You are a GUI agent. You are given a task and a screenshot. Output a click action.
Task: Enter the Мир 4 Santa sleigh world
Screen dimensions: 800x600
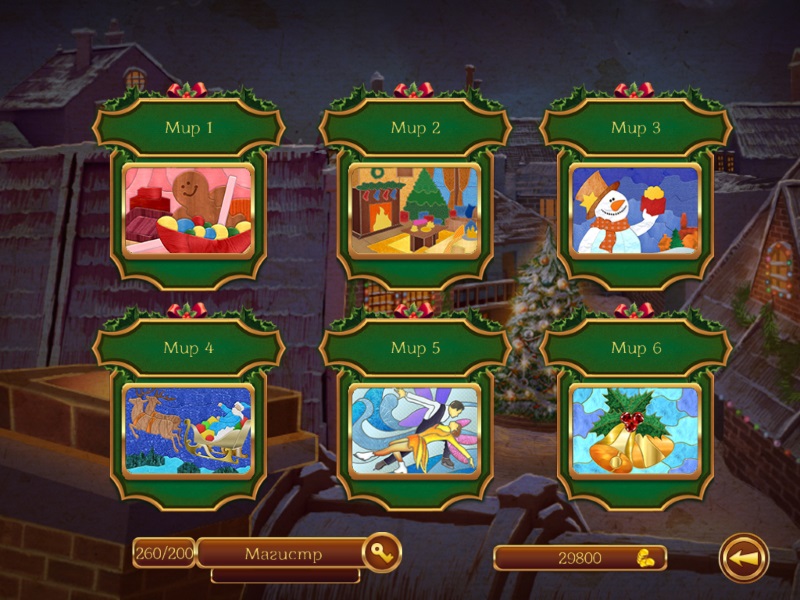[188, 430]
